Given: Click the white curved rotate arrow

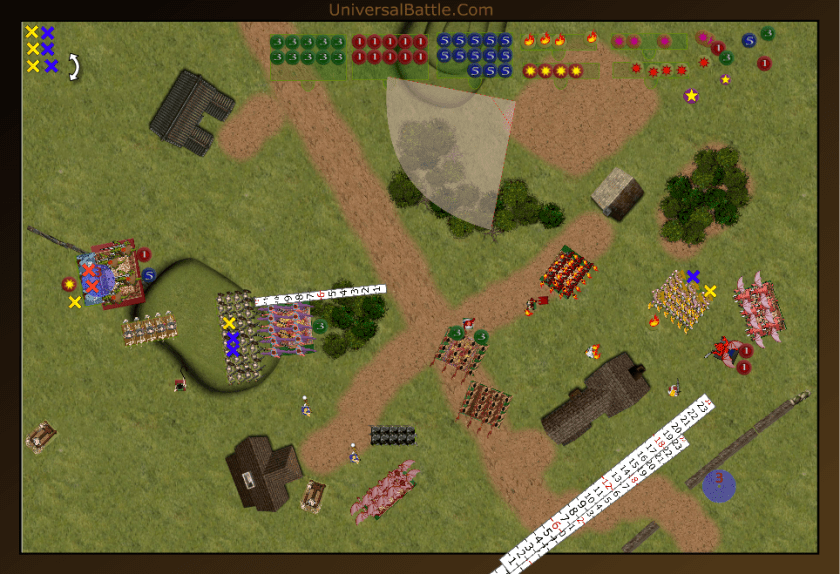Looking at the screenshot, I should [72, 66].
